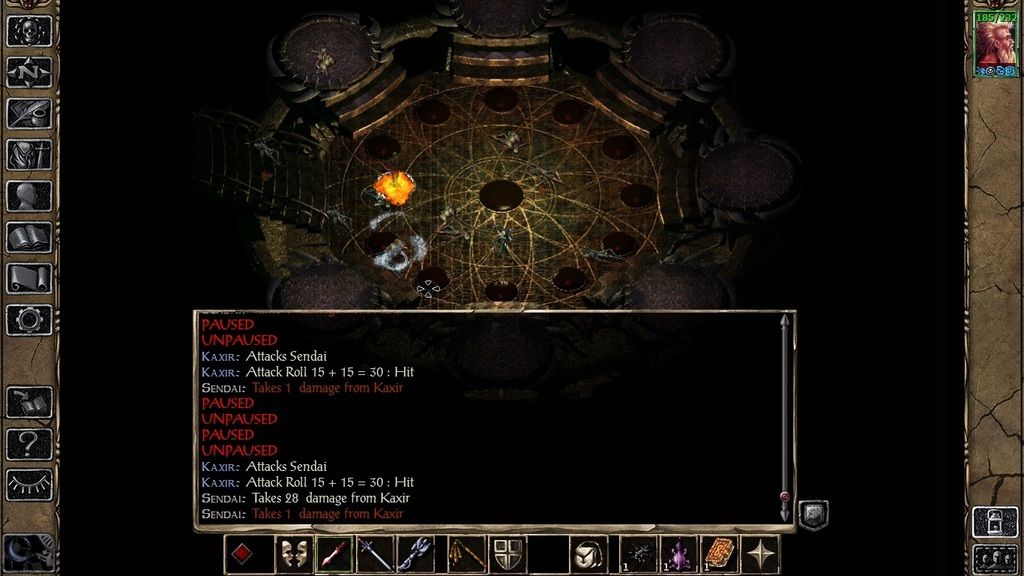
Task: Use the orange spell scroll quick item
Action: pyautogui.click(x=720, y=554)
